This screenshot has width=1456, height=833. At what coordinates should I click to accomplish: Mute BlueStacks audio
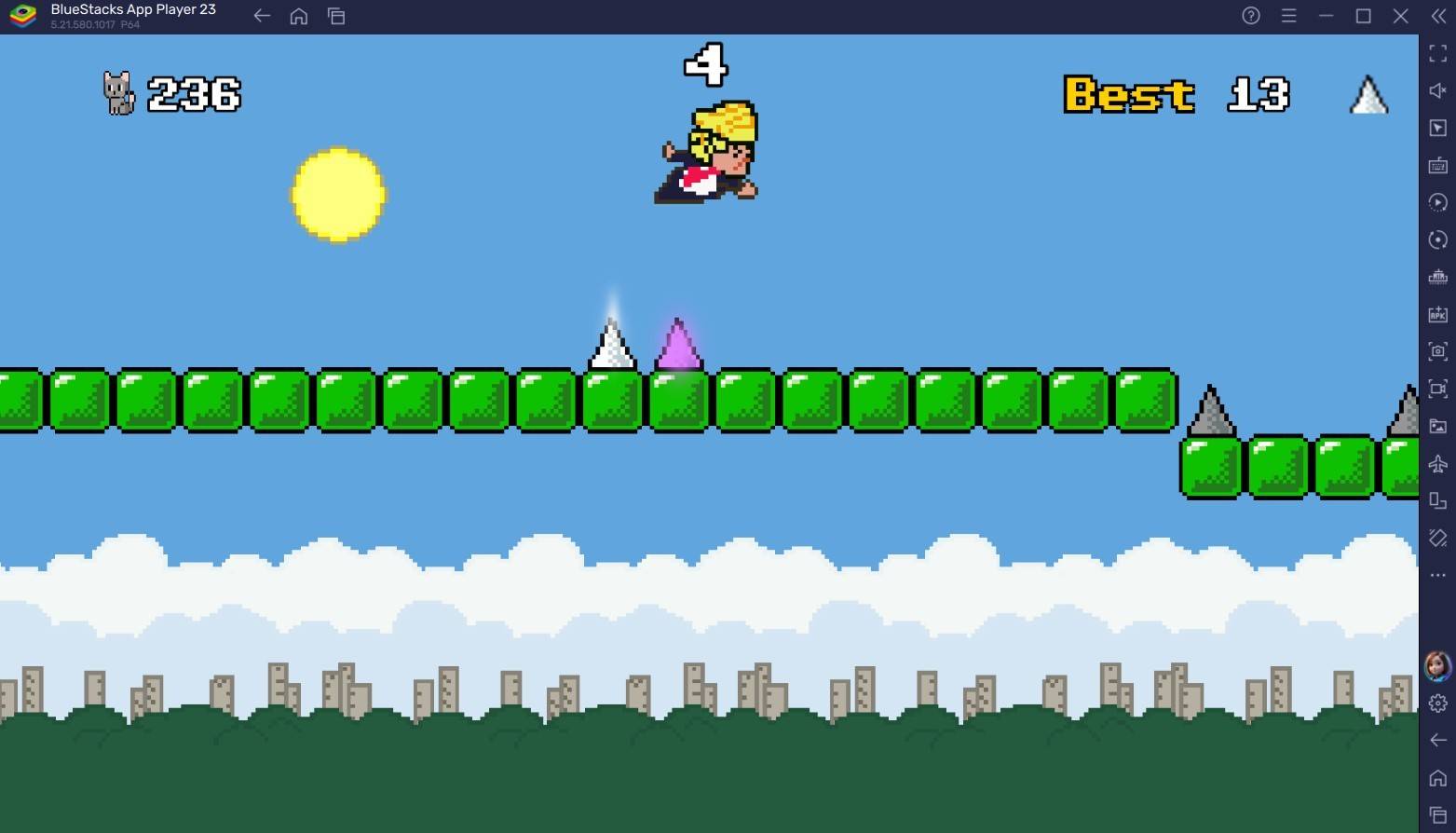click(x=1437, y=90)
